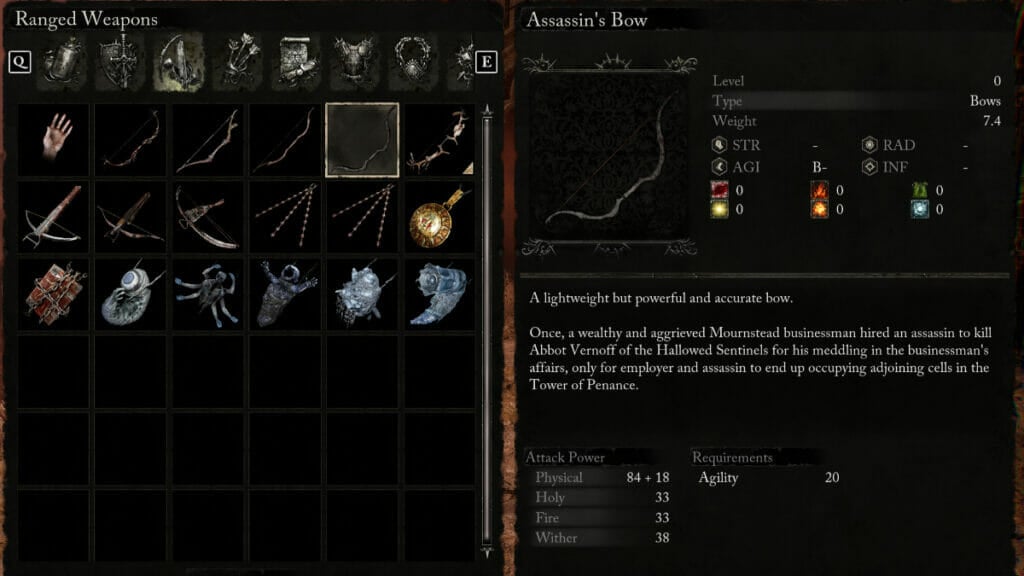This screenshot has width=1024, height=576.
Task: Select the bare hand slot
Action: 56,141
